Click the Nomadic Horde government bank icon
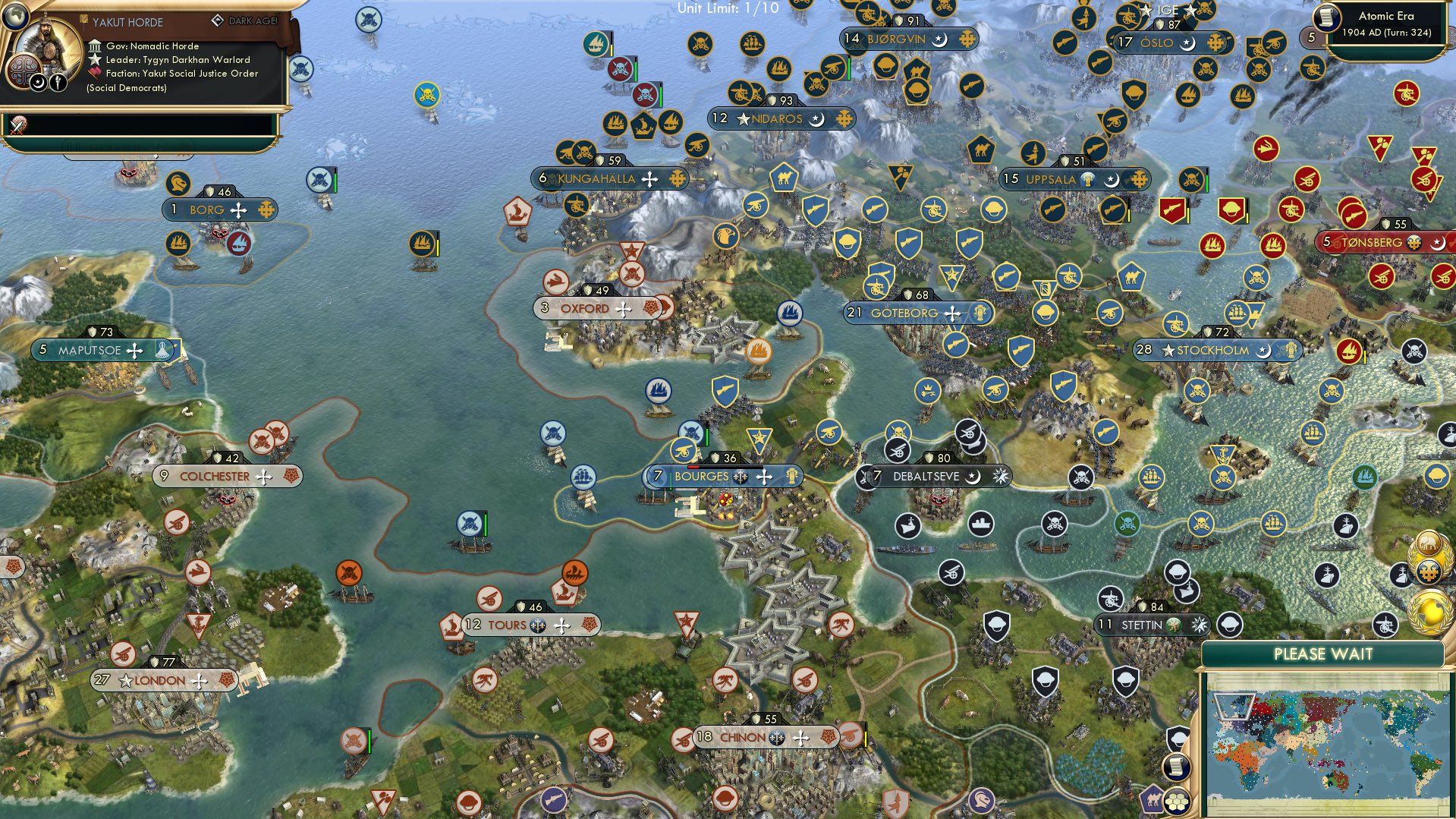 pyautogui.click(x=95, y=47)
